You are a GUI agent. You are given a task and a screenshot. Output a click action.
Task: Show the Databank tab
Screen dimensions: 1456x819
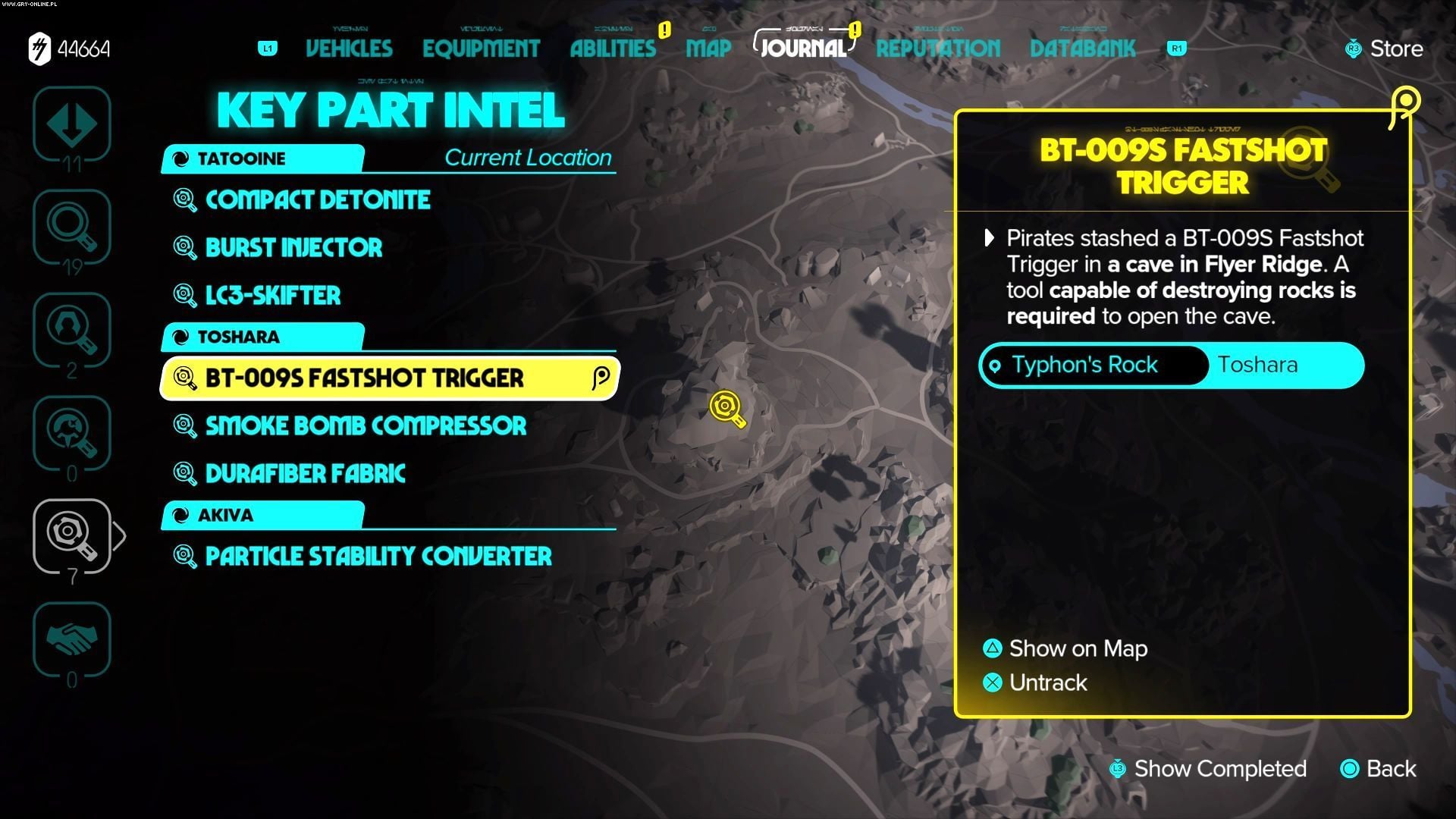pos(1082,49)
